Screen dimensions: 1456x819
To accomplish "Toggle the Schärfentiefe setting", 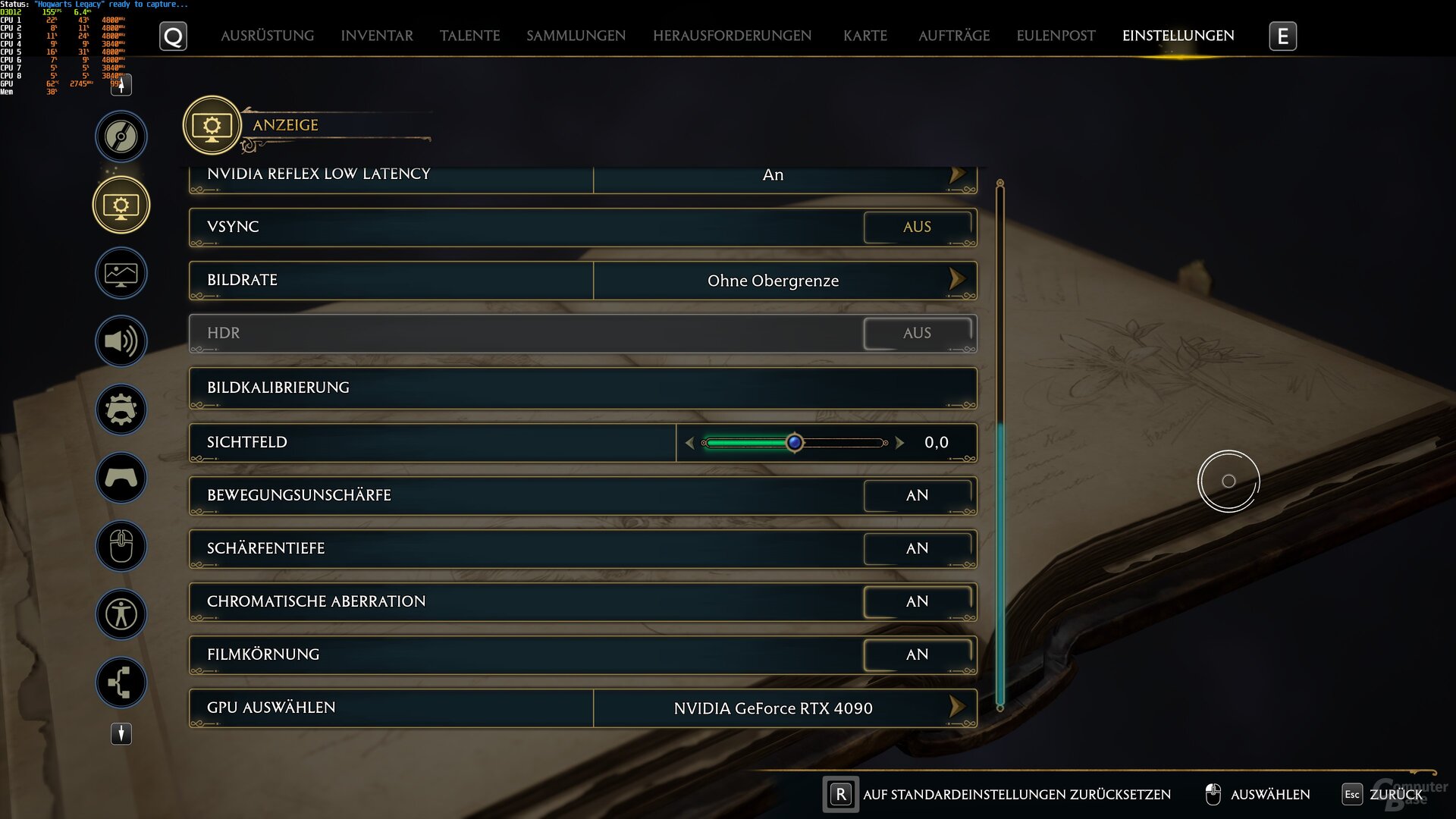I will [917, 548].
